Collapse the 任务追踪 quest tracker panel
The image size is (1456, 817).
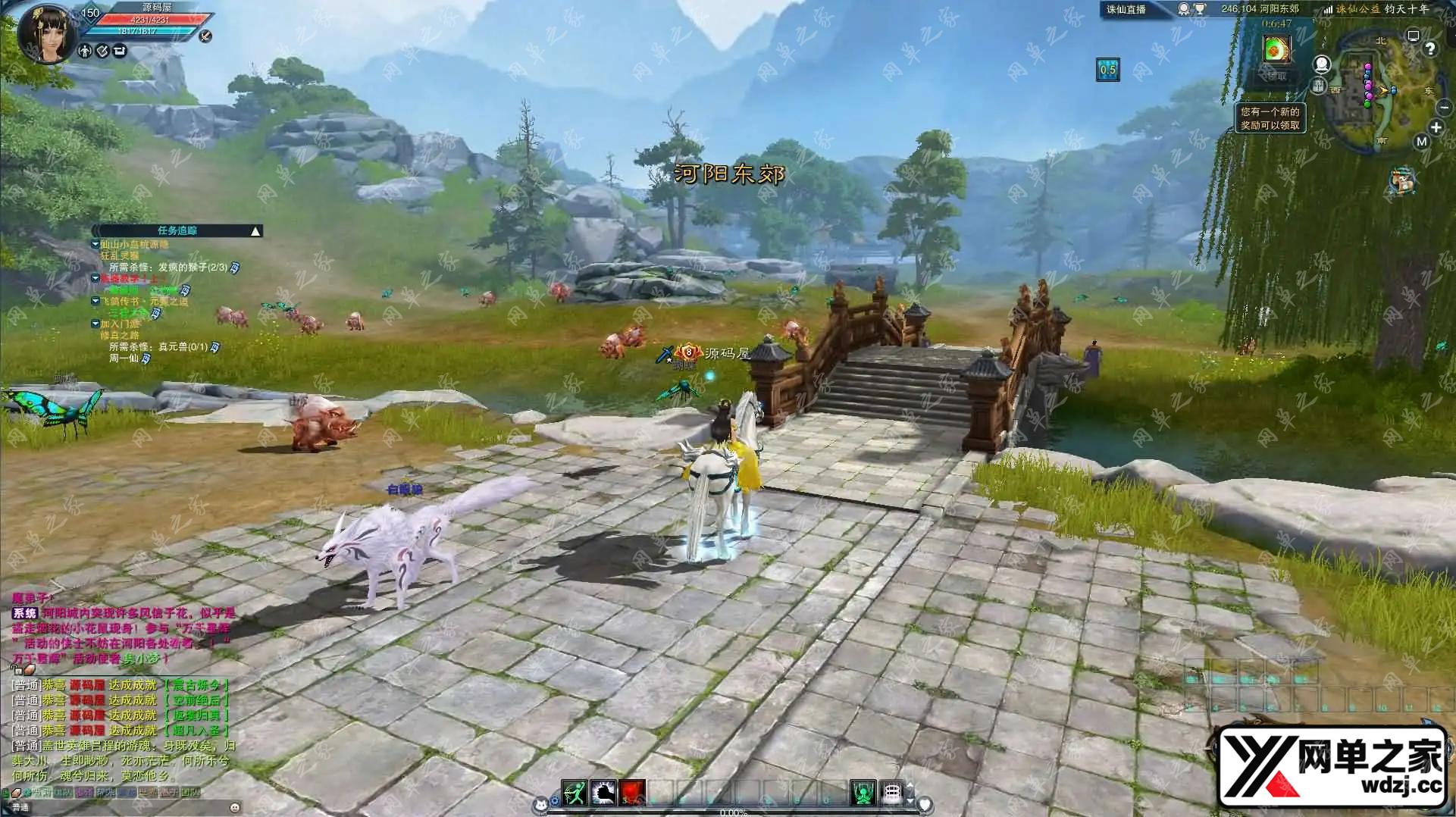click(x=256, y=231)
